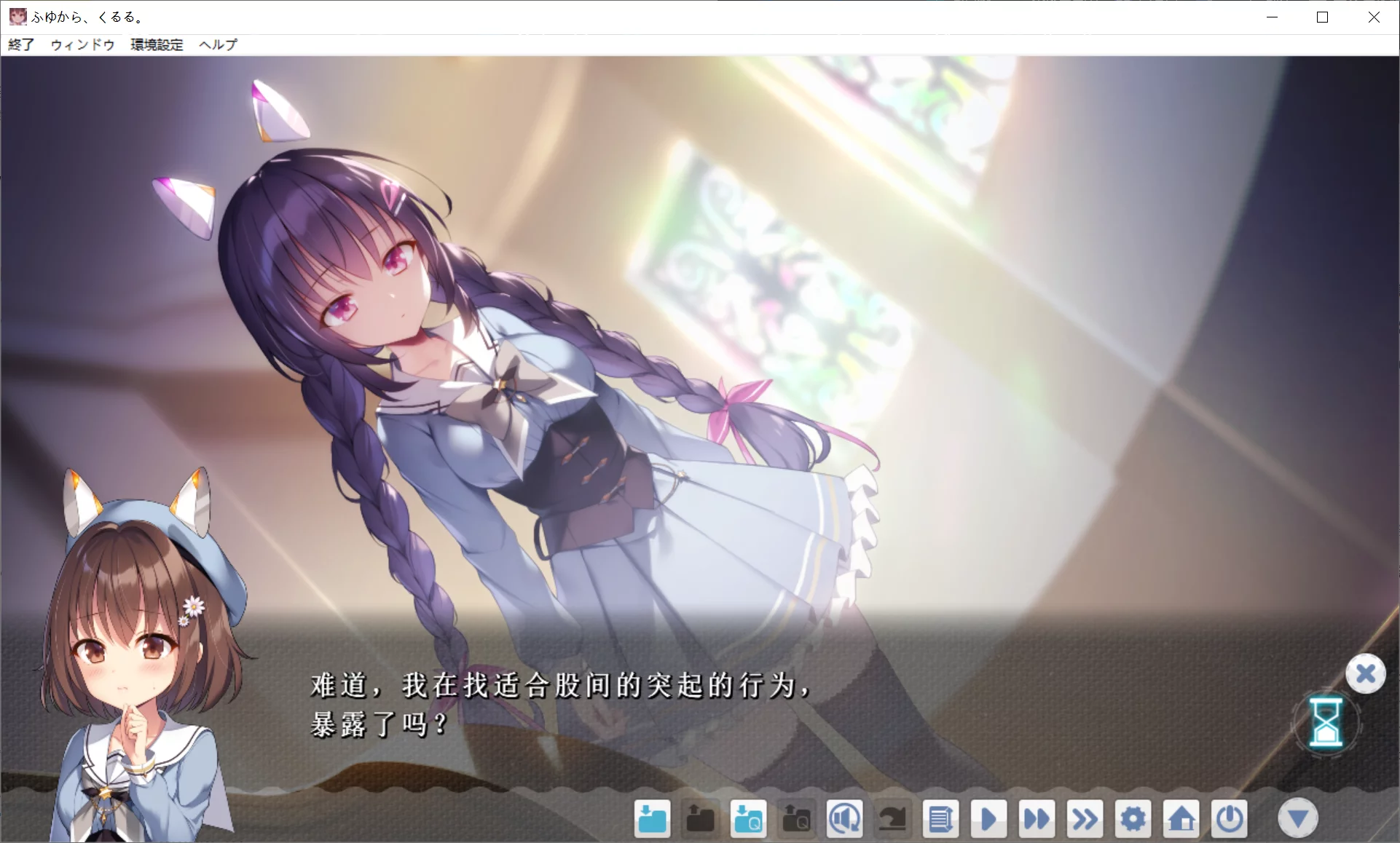Hide the message window with down arrow

coord(1299,818)
